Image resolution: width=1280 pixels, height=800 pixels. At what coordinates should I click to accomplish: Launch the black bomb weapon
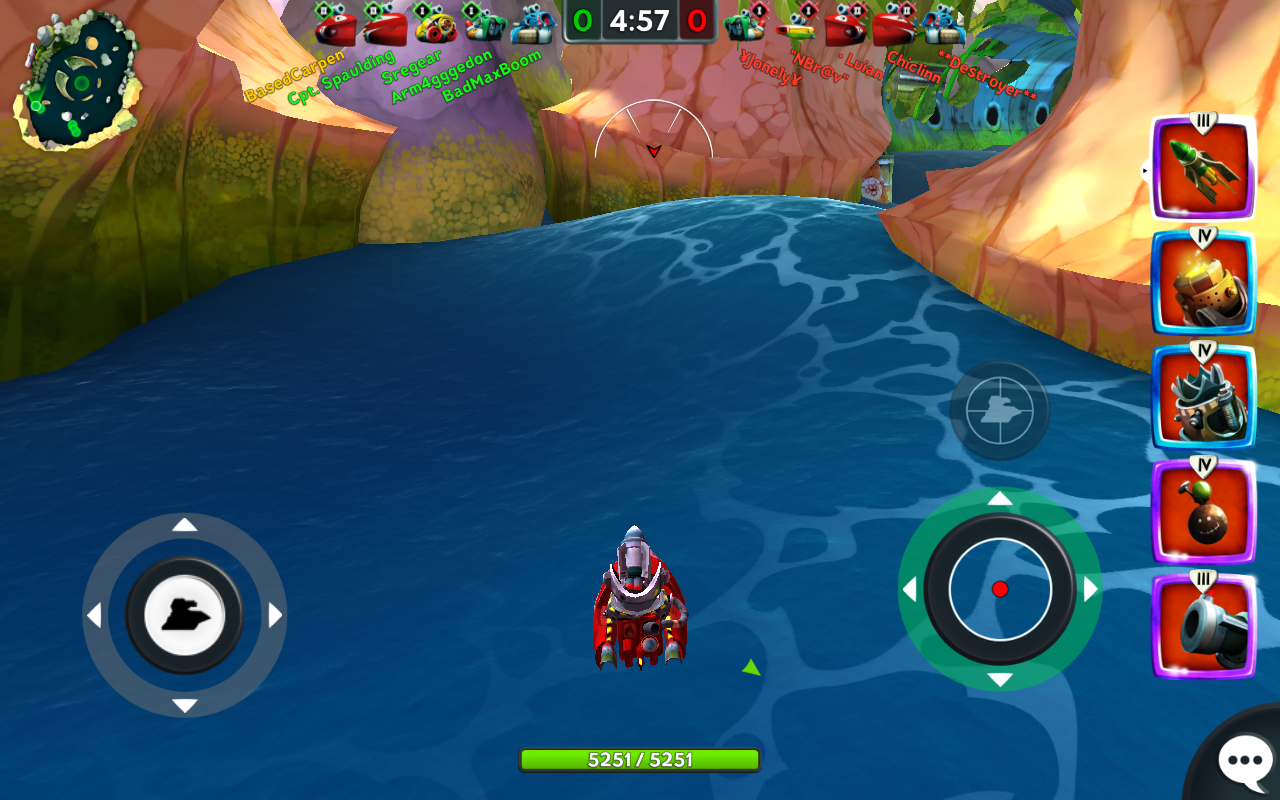click(1203, 512)
